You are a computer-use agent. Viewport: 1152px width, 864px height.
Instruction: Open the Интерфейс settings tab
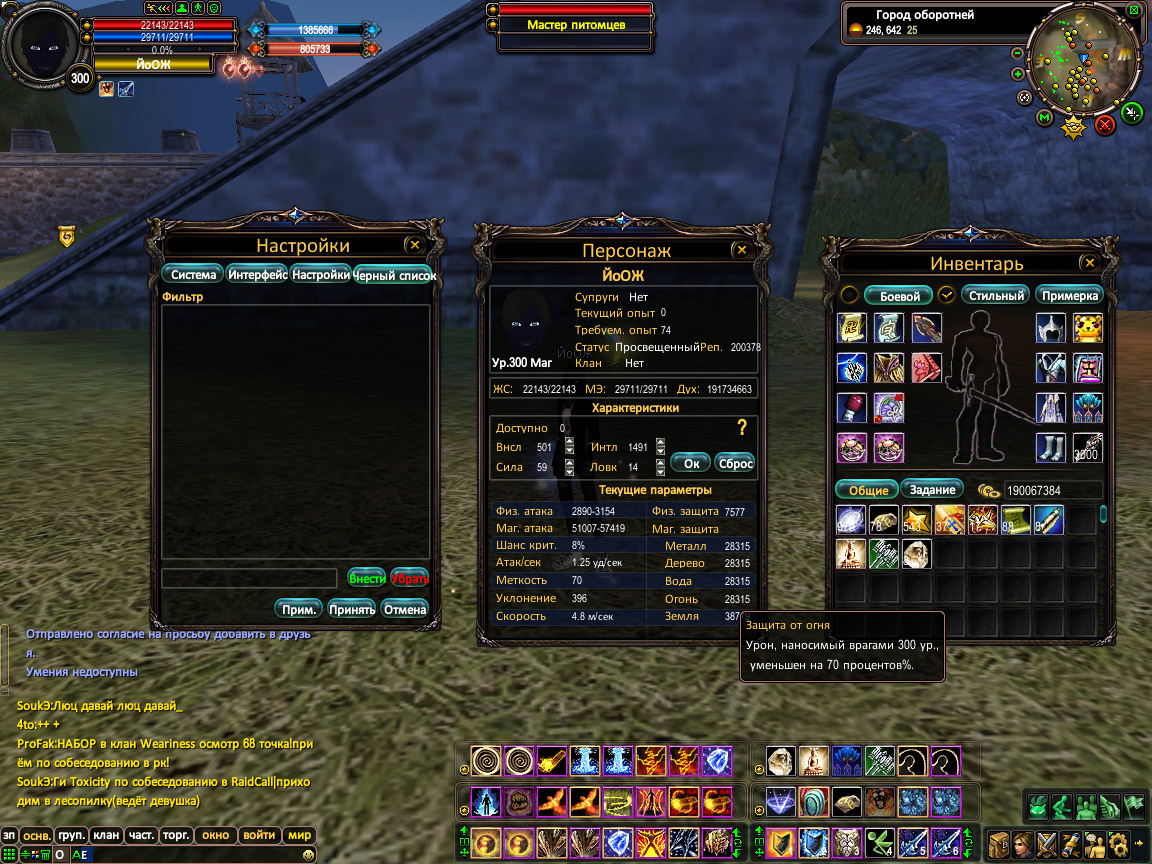(x=257, y=274)
